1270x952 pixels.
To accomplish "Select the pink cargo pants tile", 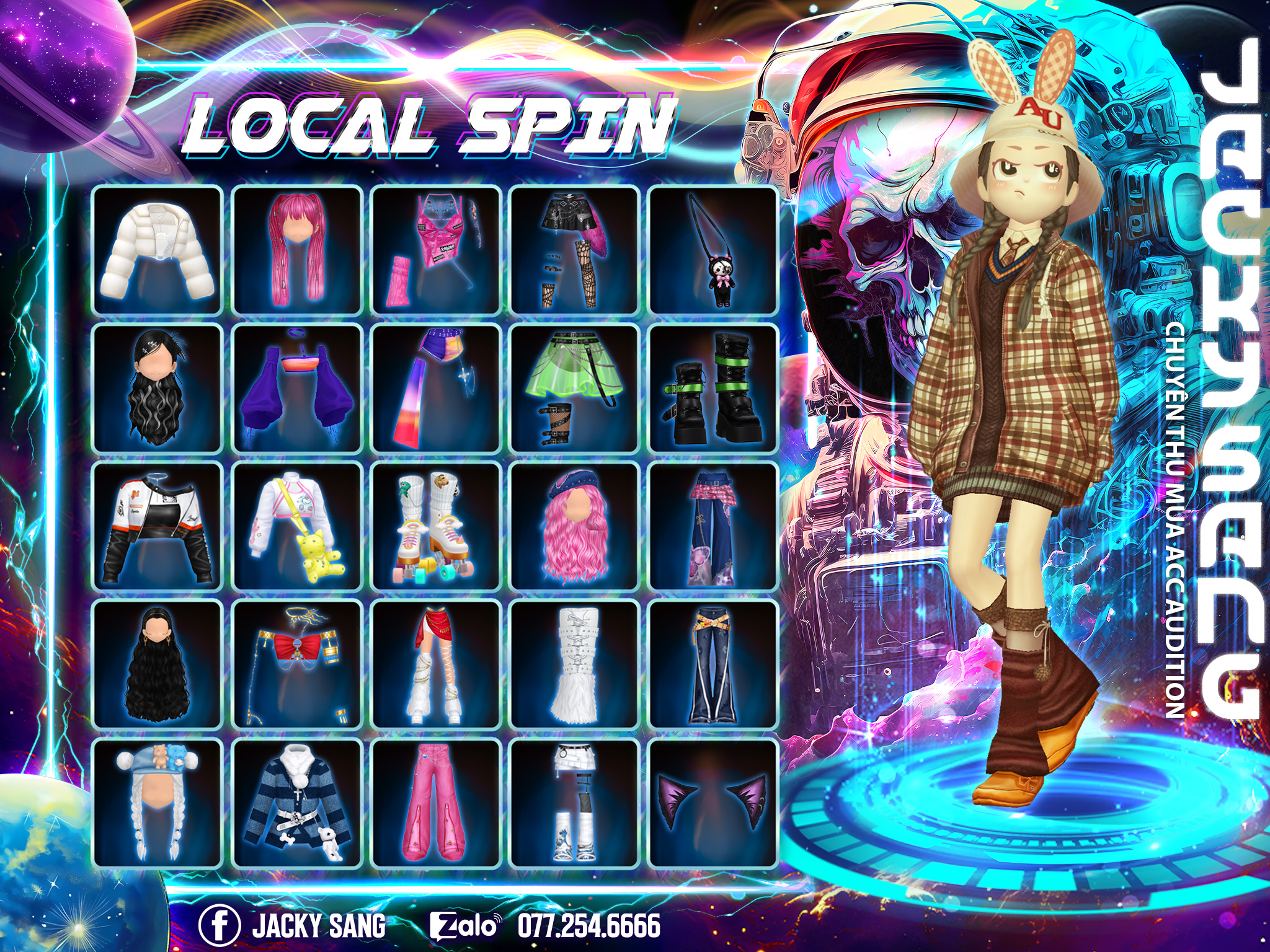I will (435, 803).
